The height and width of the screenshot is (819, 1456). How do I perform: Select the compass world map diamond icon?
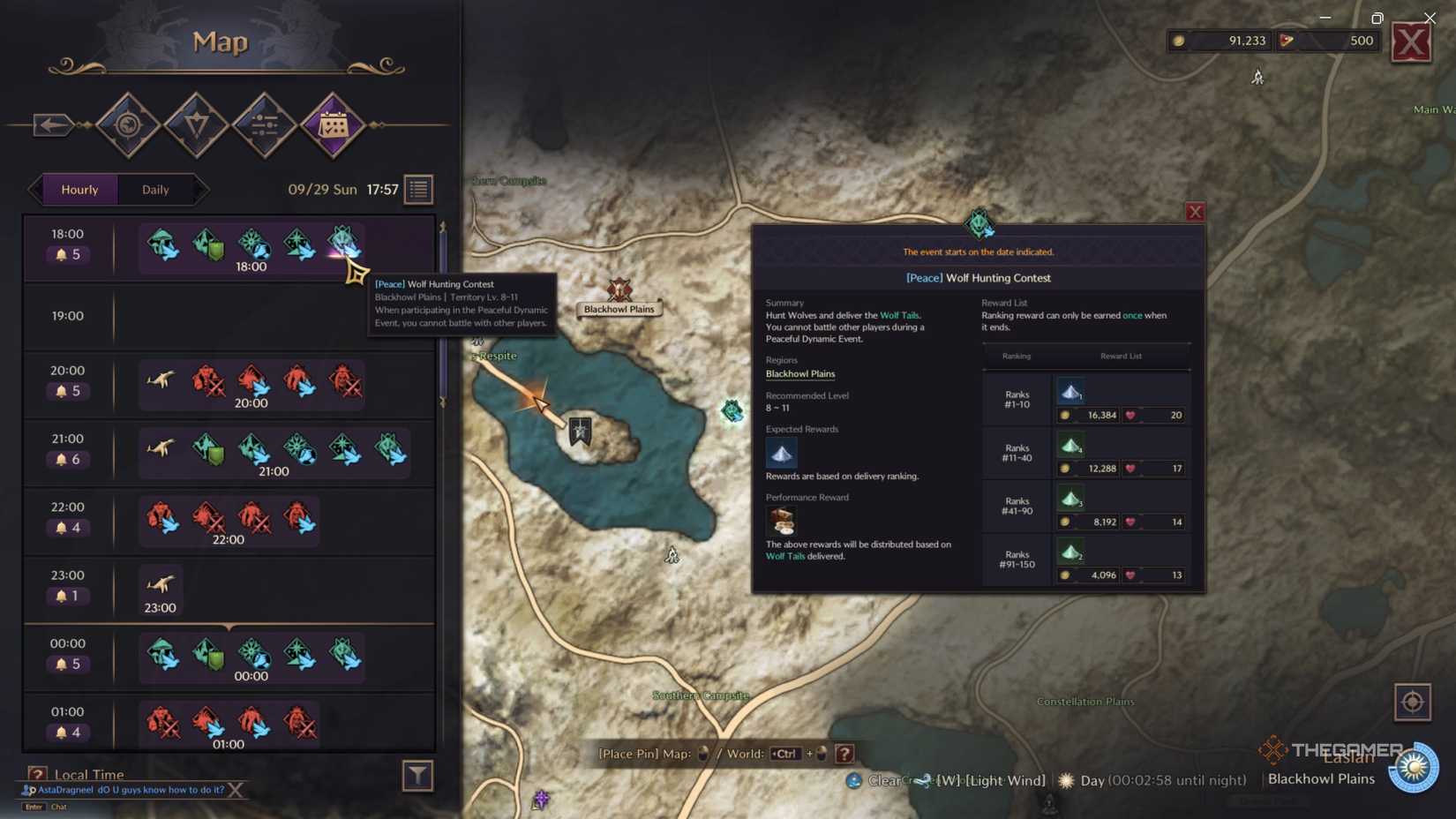[128, 125]
